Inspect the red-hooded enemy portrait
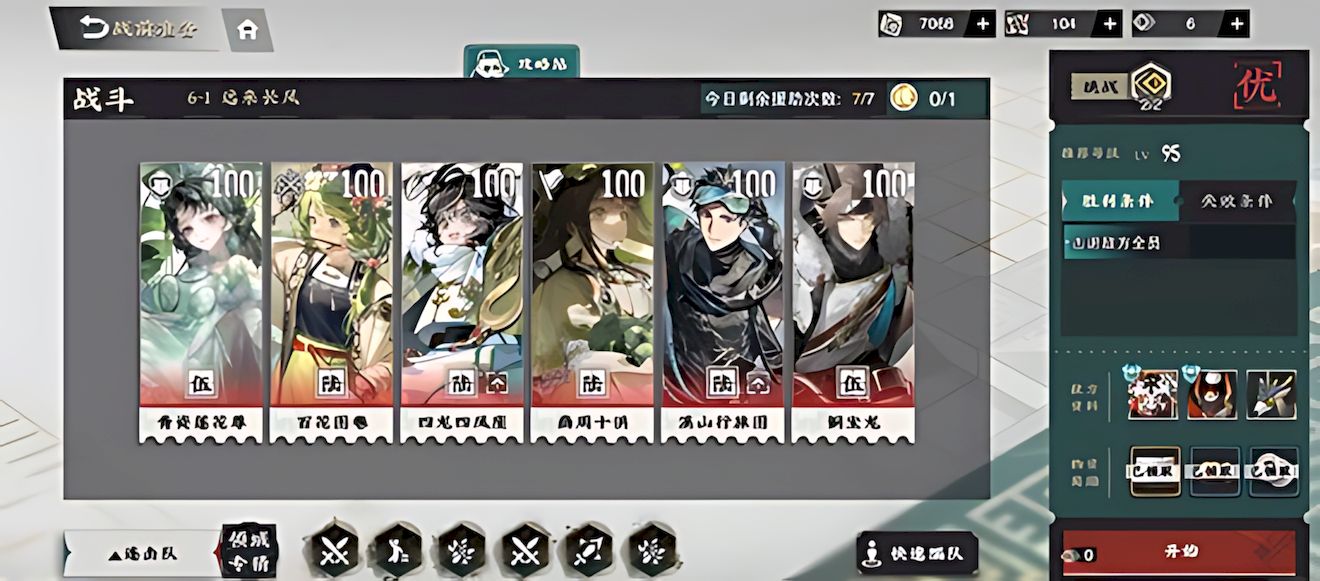The height and width of the screenshot is (581, 1320). coord(1212,394)
